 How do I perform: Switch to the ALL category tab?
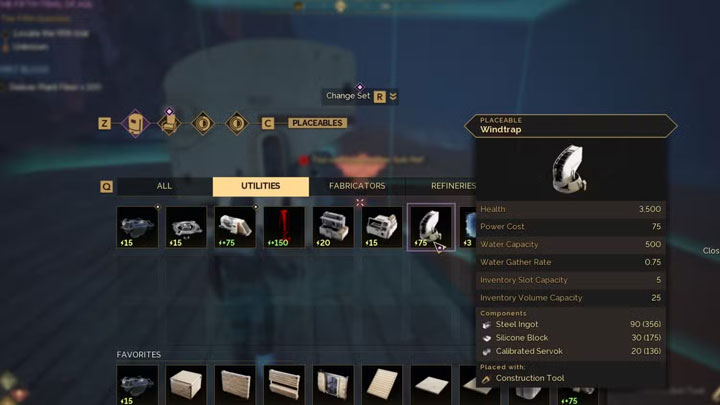click(x=164, y=186)
